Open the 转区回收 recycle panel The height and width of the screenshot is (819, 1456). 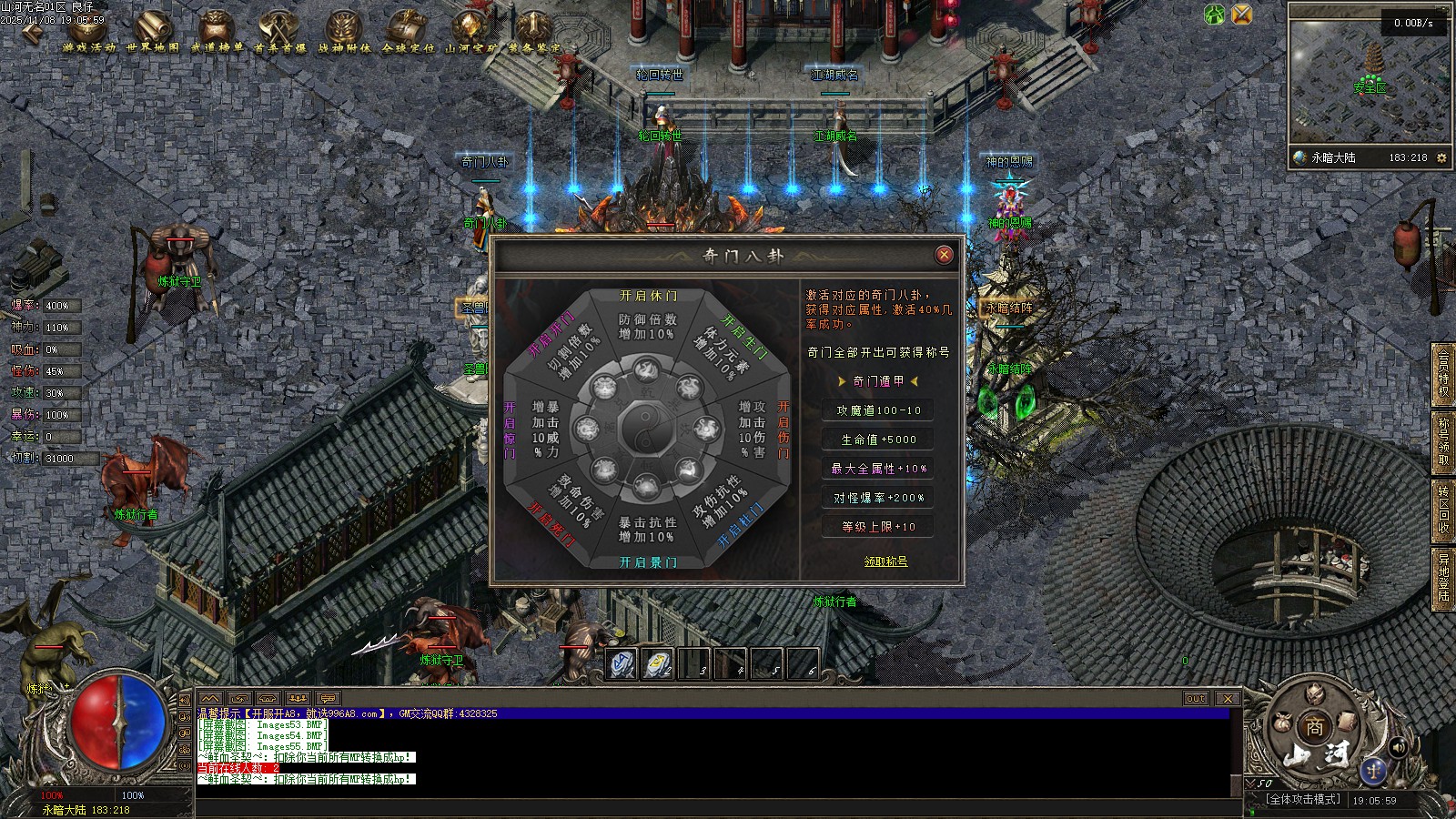click(x=1443, y=509)
